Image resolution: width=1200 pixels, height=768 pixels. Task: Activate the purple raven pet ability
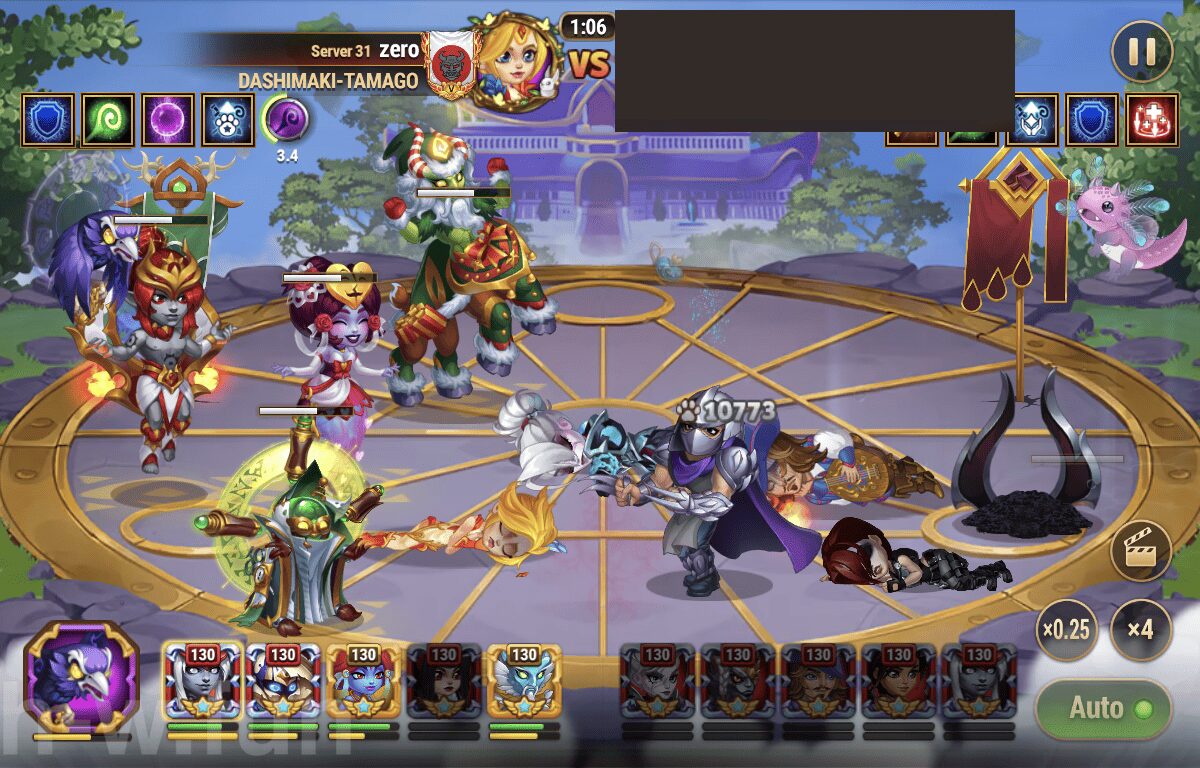coord(81,676)
